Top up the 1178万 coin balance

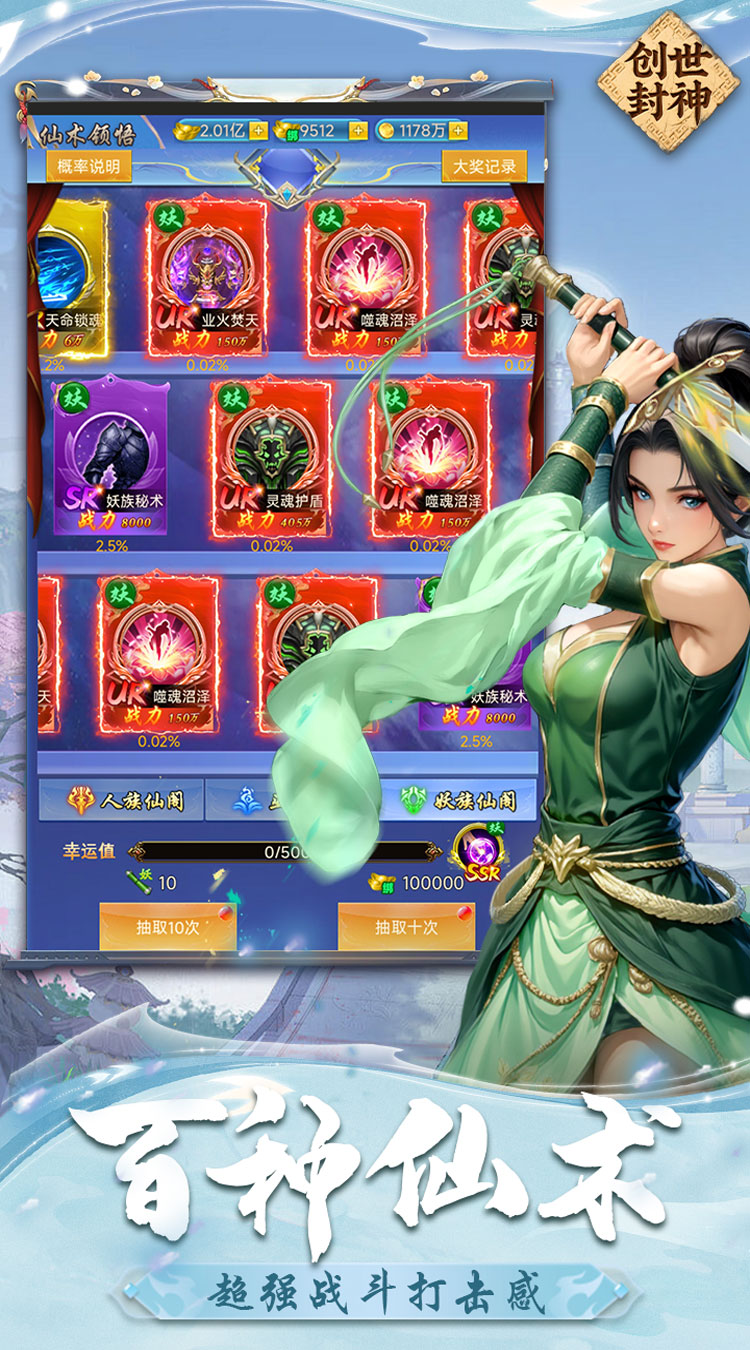coord(457,131)
